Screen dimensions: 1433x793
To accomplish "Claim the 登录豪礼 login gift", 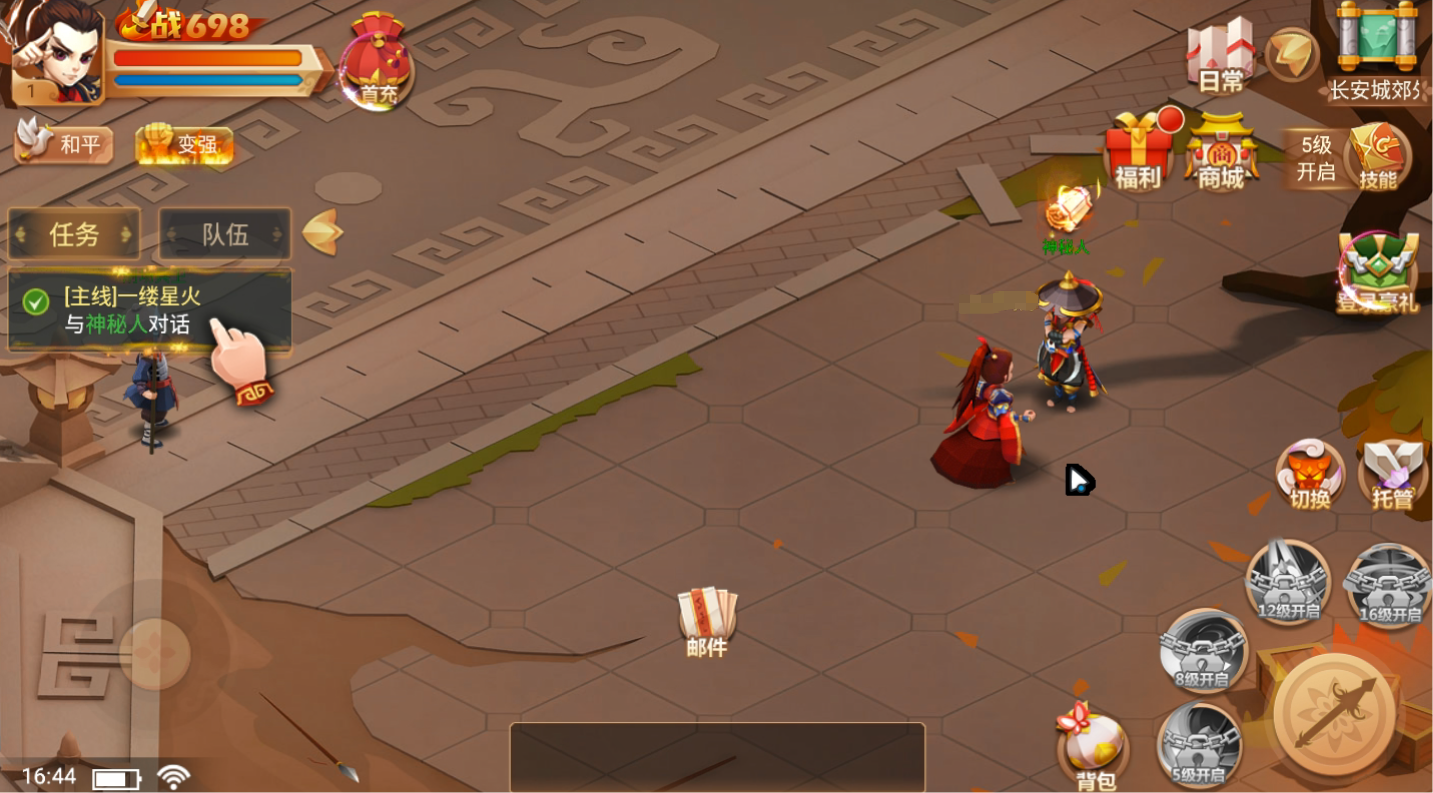I will coord(1379,272).
